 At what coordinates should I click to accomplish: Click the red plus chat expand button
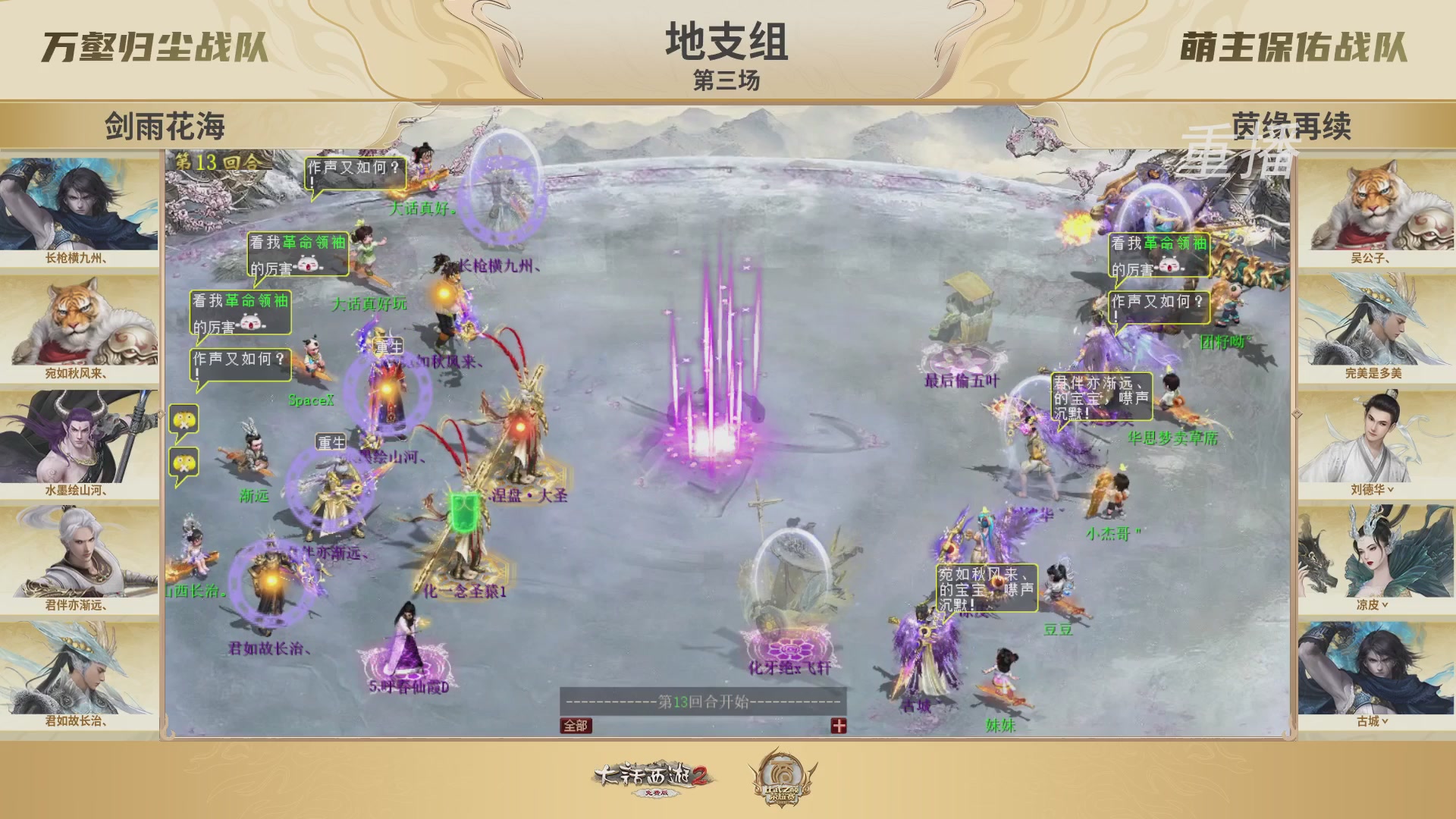pos(837,725)
